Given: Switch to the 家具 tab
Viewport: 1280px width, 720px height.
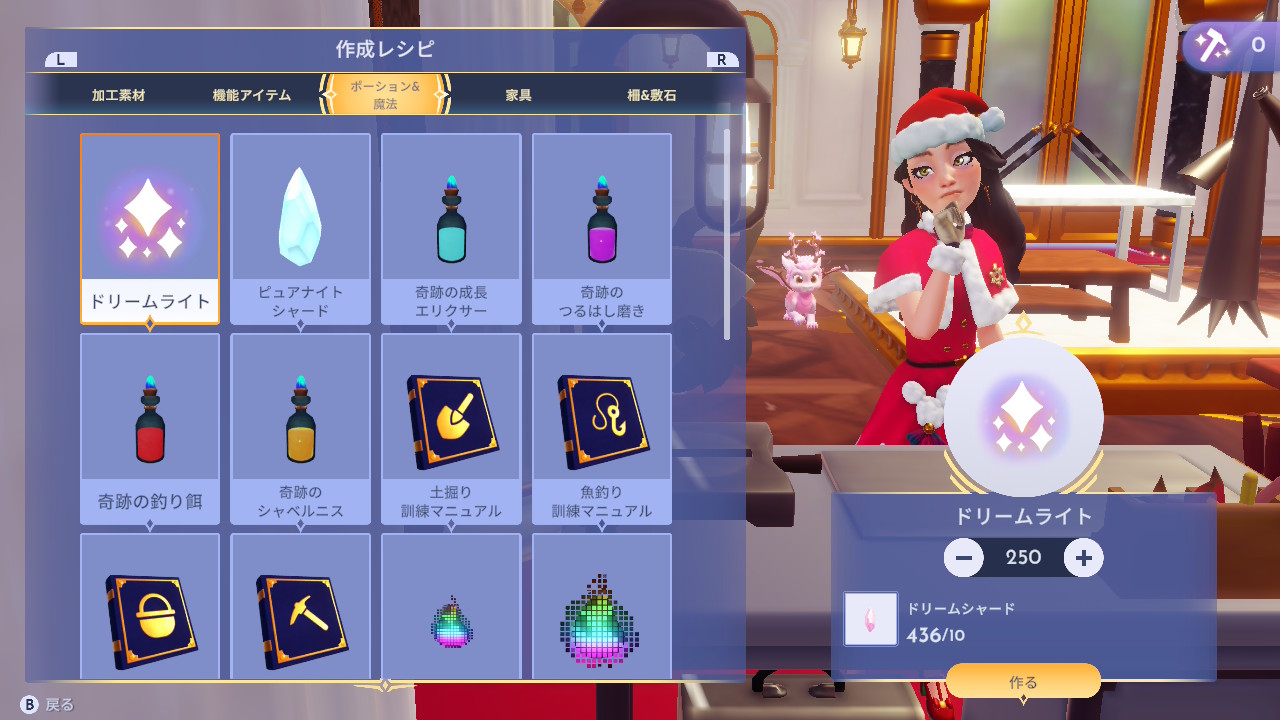Looking at the screenshot, I should tap(518, 95).
